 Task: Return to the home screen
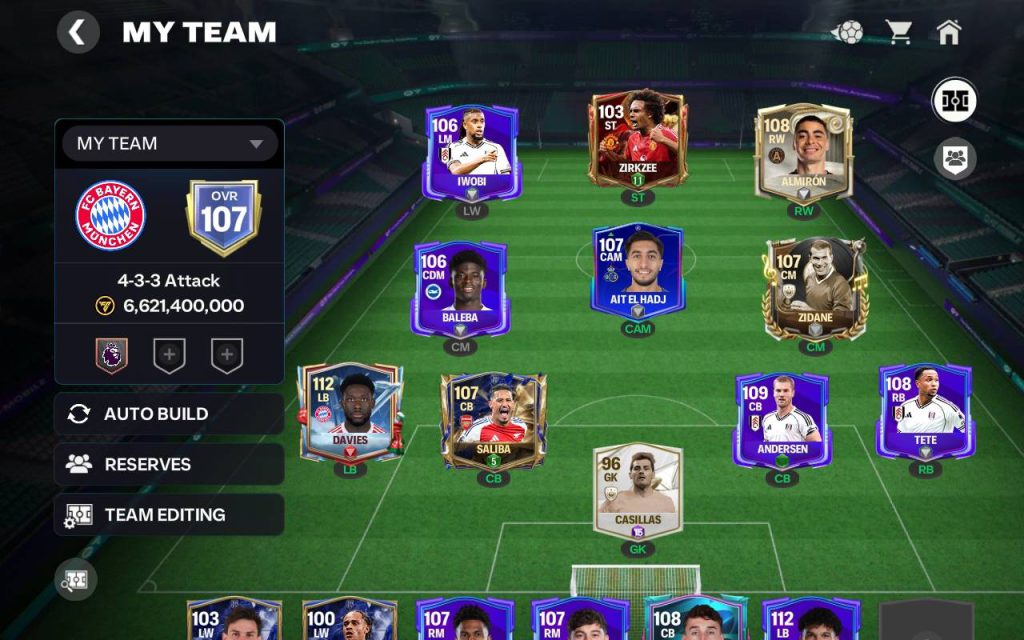click(x=949, y=32)
